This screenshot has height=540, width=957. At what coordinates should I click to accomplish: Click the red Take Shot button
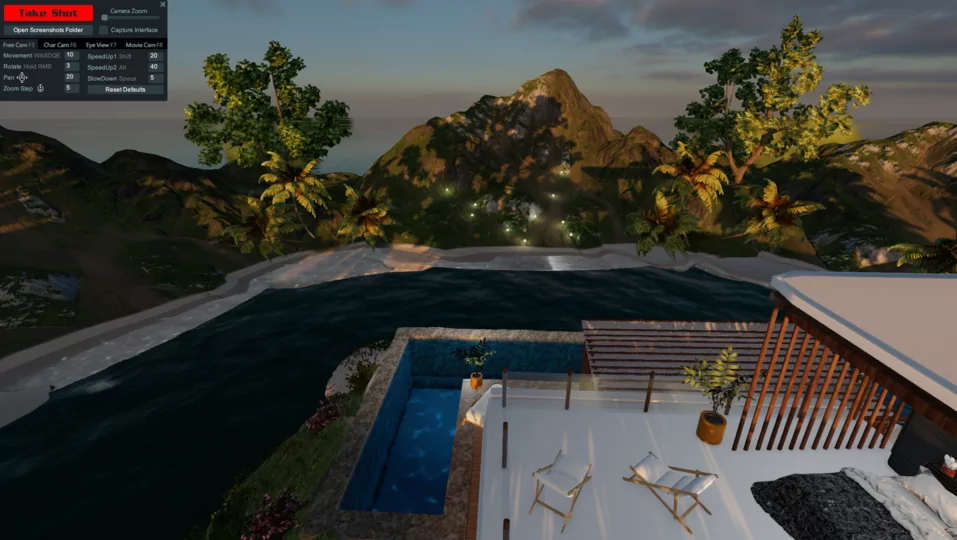[48, 13]
